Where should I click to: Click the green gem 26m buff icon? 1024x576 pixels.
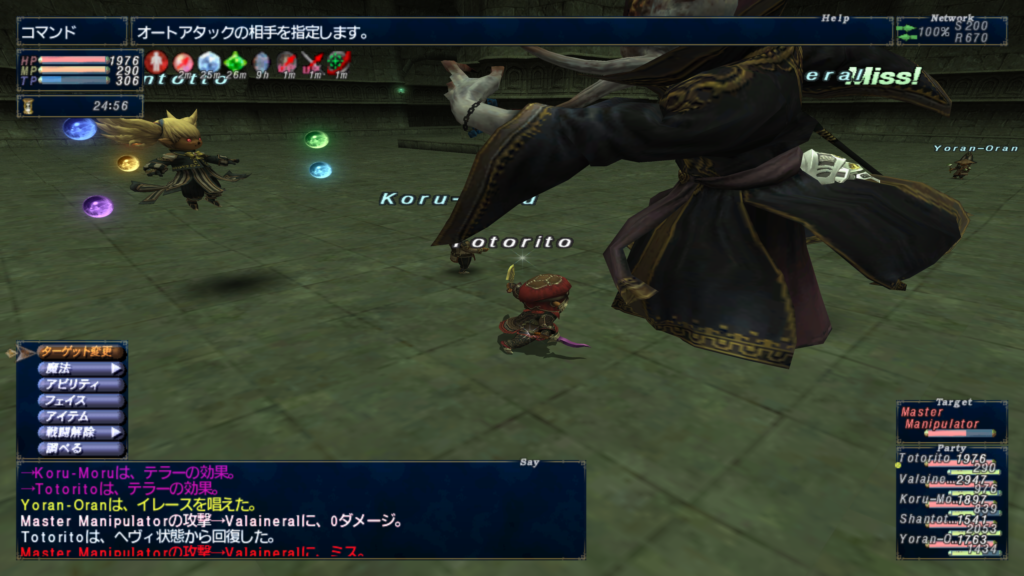click(235, 63)
